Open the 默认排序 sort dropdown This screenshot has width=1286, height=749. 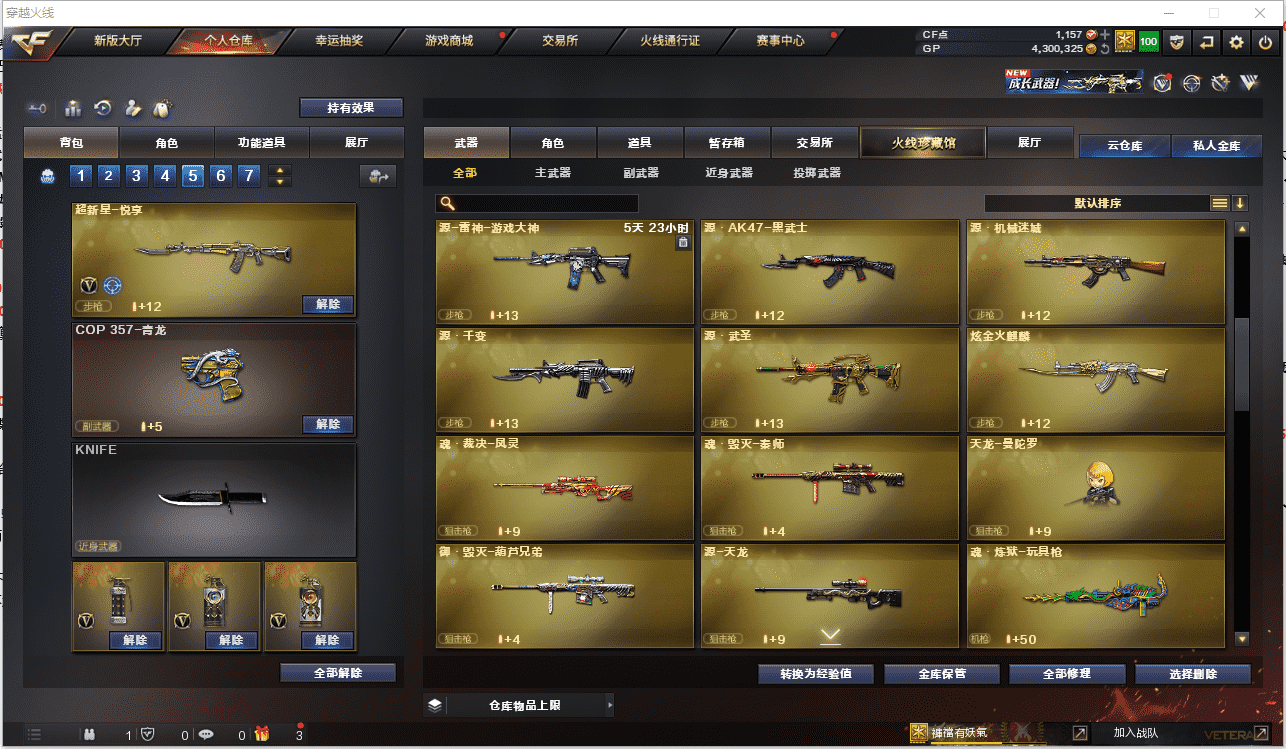pos(1097,203)
